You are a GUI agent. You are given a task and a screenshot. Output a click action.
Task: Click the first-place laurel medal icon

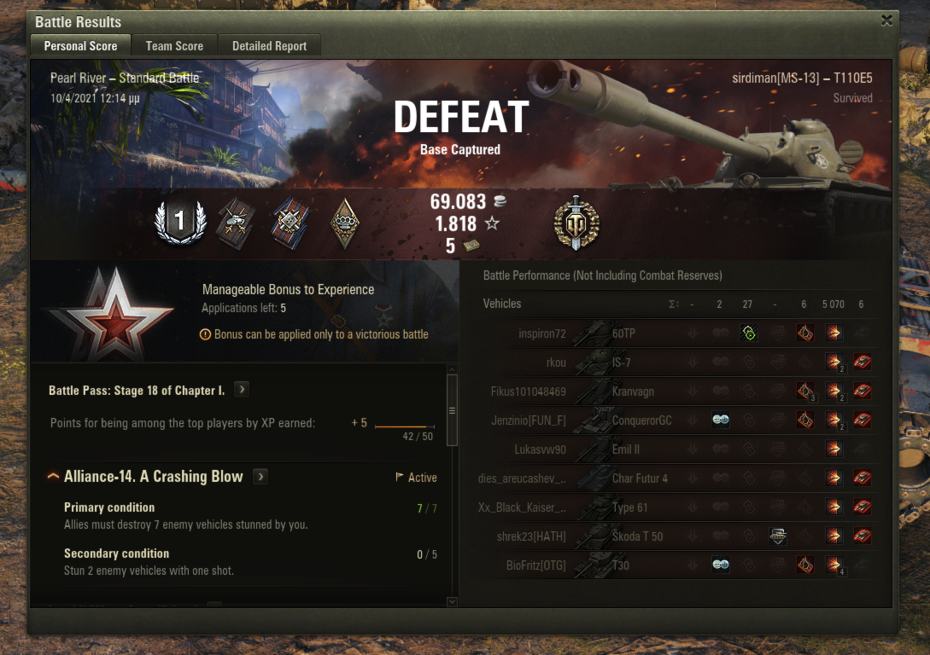coord(179,222)
